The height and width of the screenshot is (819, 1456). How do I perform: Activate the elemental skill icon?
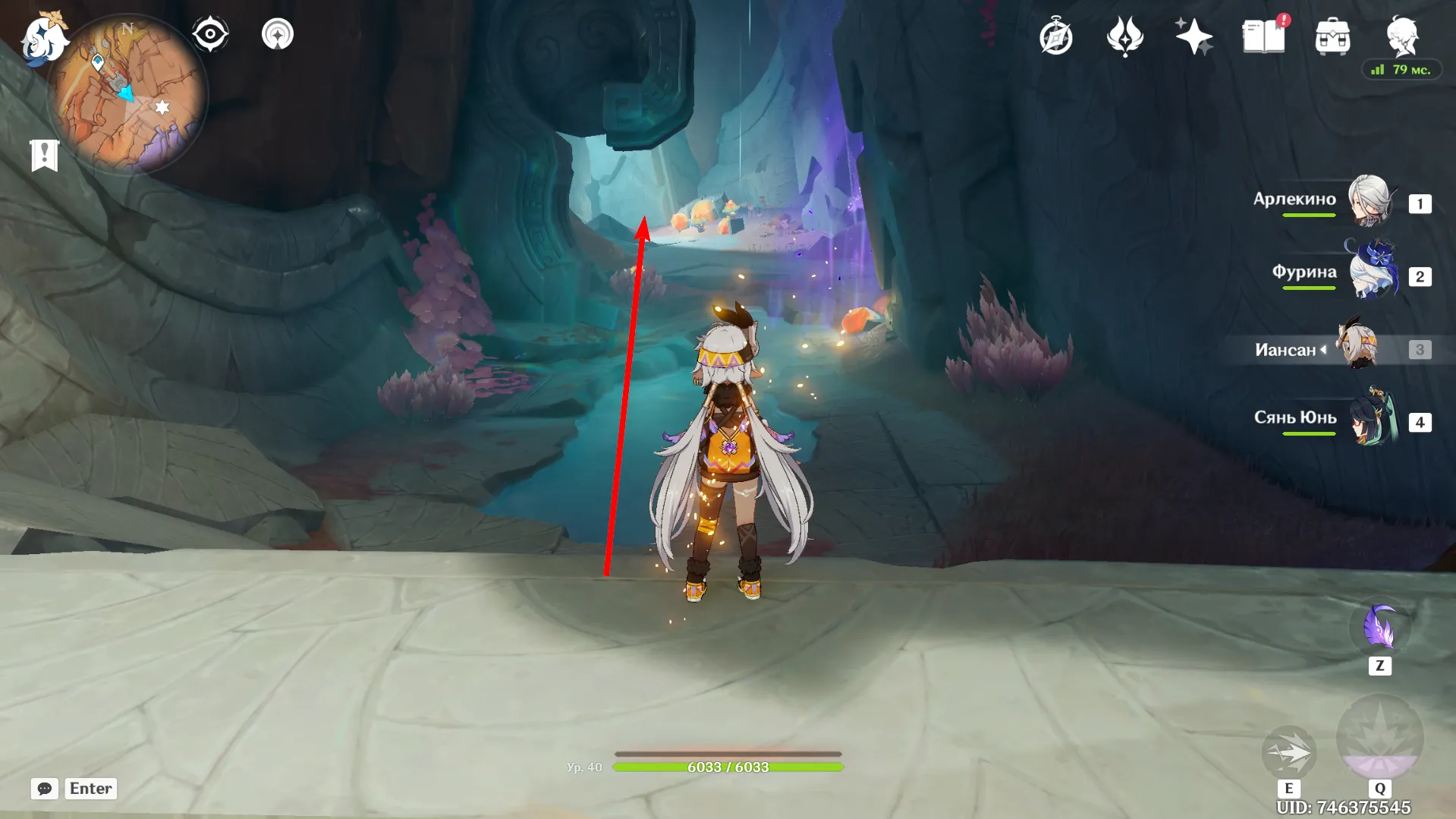click(x=1288, y=752)
